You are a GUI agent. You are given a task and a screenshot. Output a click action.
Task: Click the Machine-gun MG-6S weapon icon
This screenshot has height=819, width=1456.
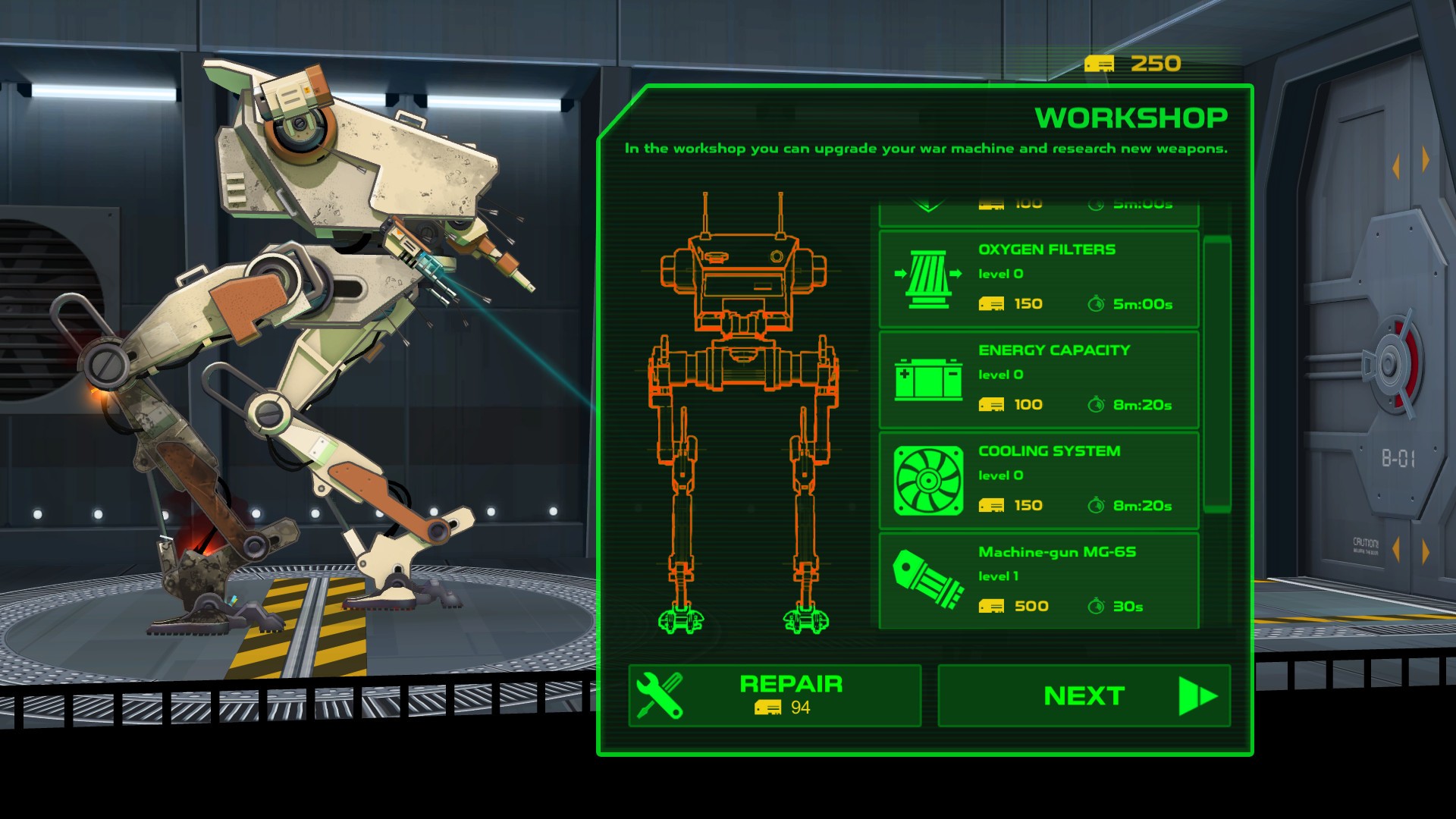(927, 579)
